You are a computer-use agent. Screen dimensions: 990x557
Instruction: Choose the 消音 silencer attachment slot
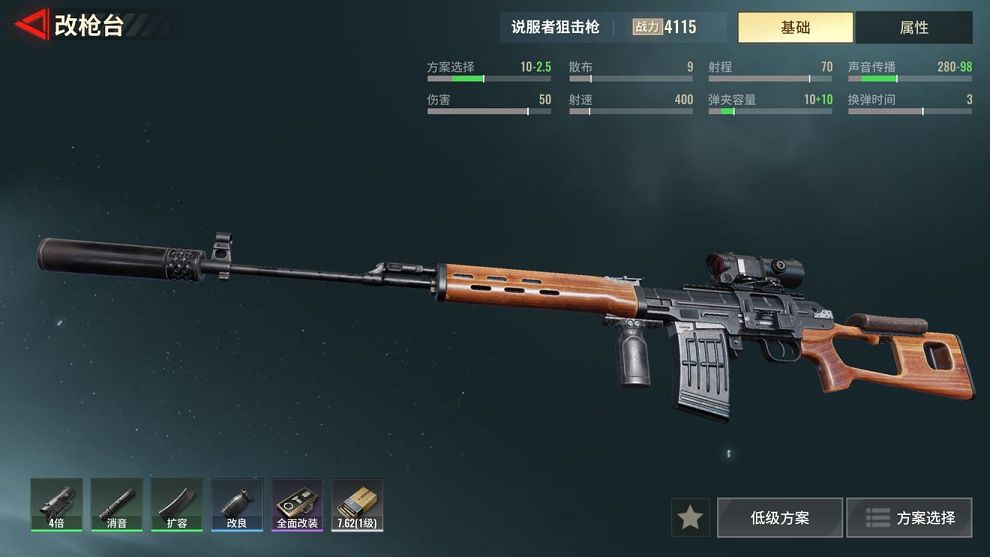coord(116,504)
